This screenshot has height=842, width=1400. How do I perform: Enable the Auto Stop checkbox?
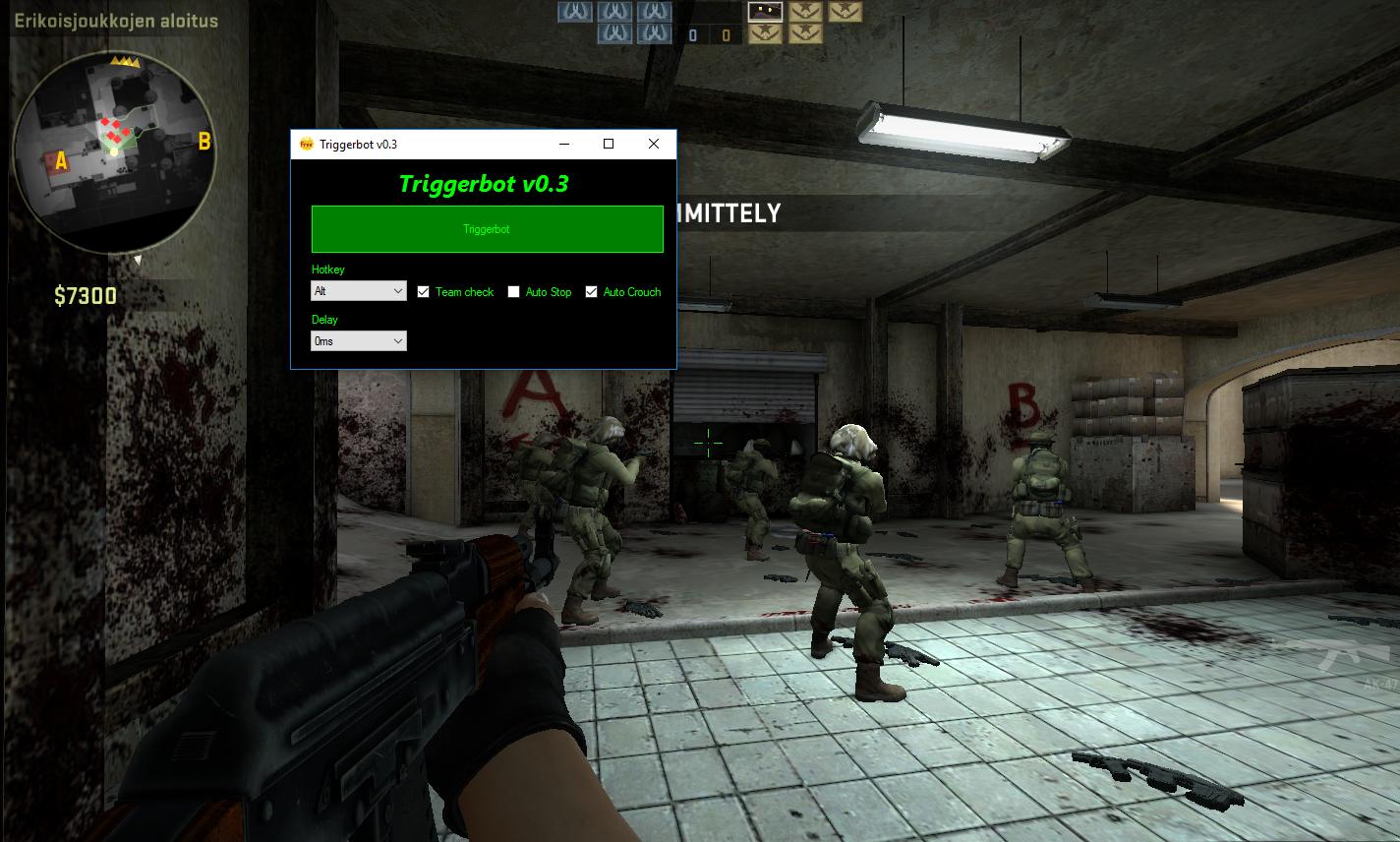[513, 291]
